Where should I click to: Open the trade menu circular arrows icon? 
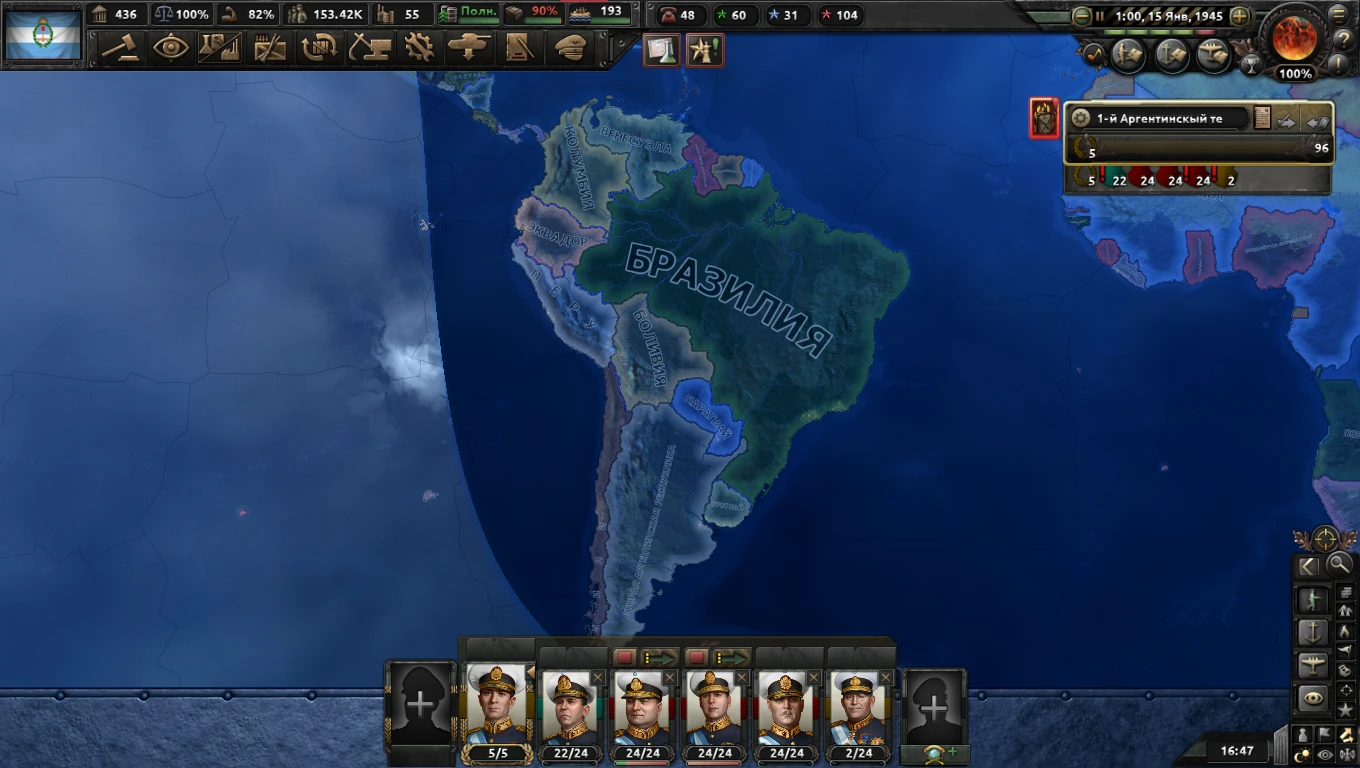[x=319, y=47]
